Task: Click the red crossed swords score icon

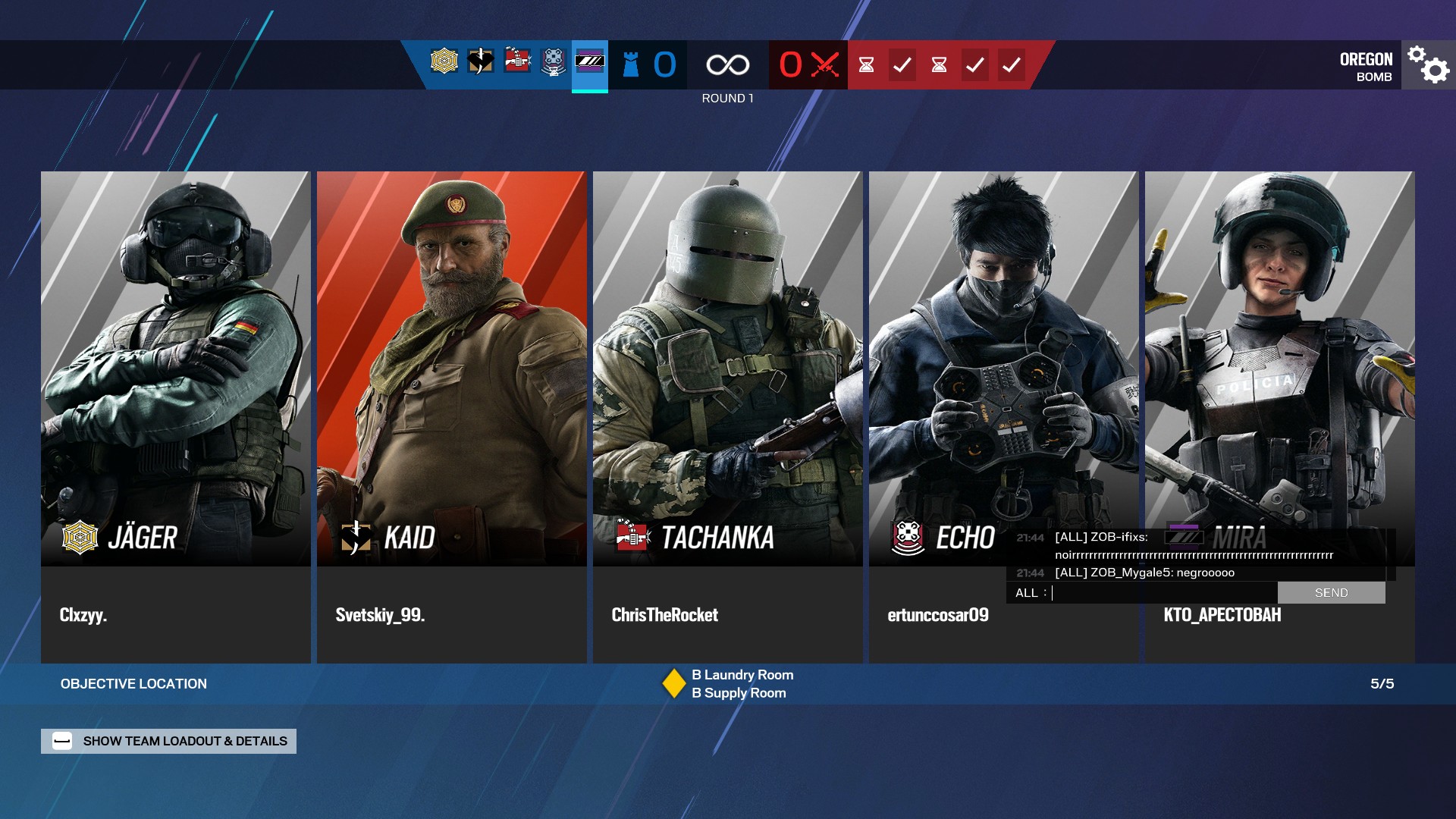Action: click(x=824, y=65)
